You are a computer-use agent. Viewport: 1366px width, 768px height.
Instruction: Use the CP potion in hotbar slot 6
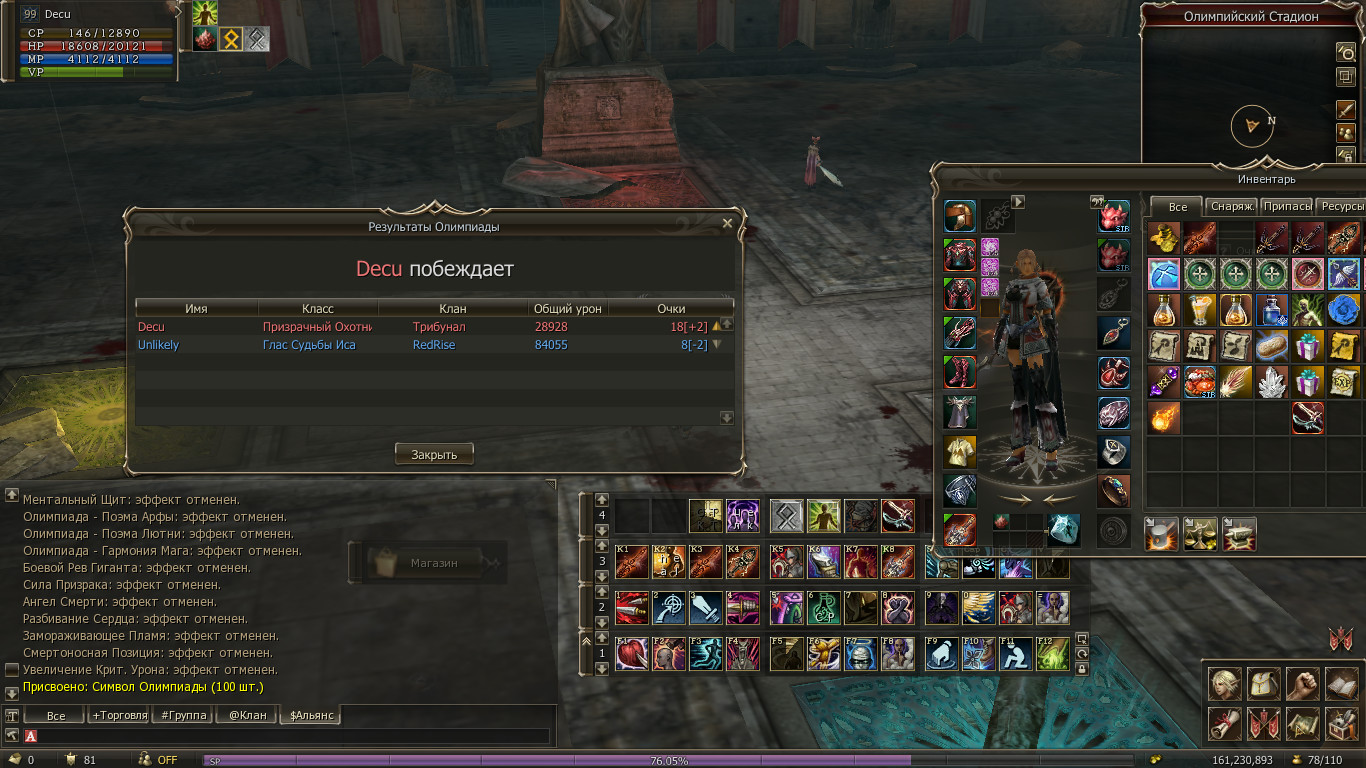coord(822,607)
